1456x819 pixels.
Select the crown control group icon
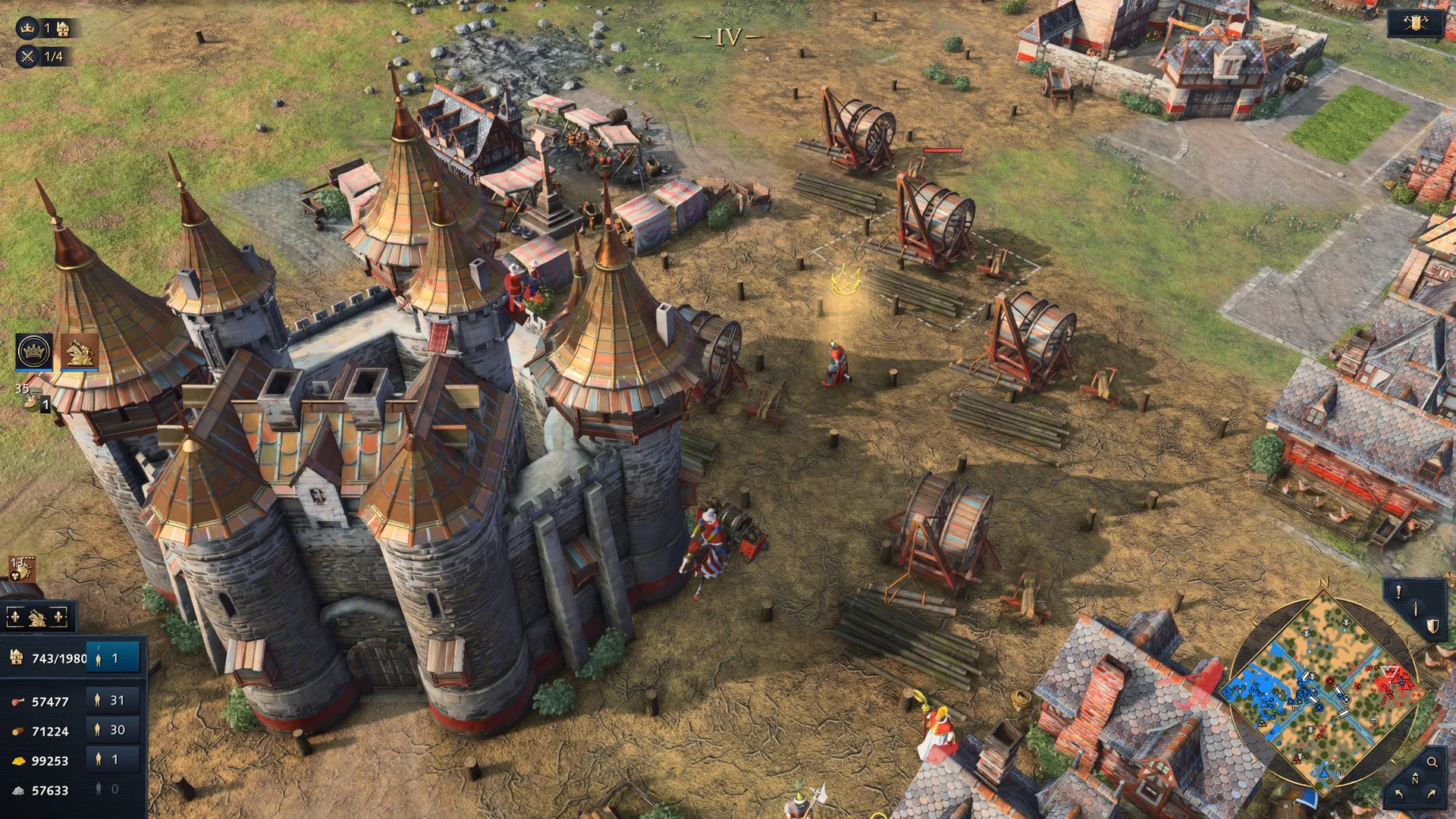[x=34, y=352]
